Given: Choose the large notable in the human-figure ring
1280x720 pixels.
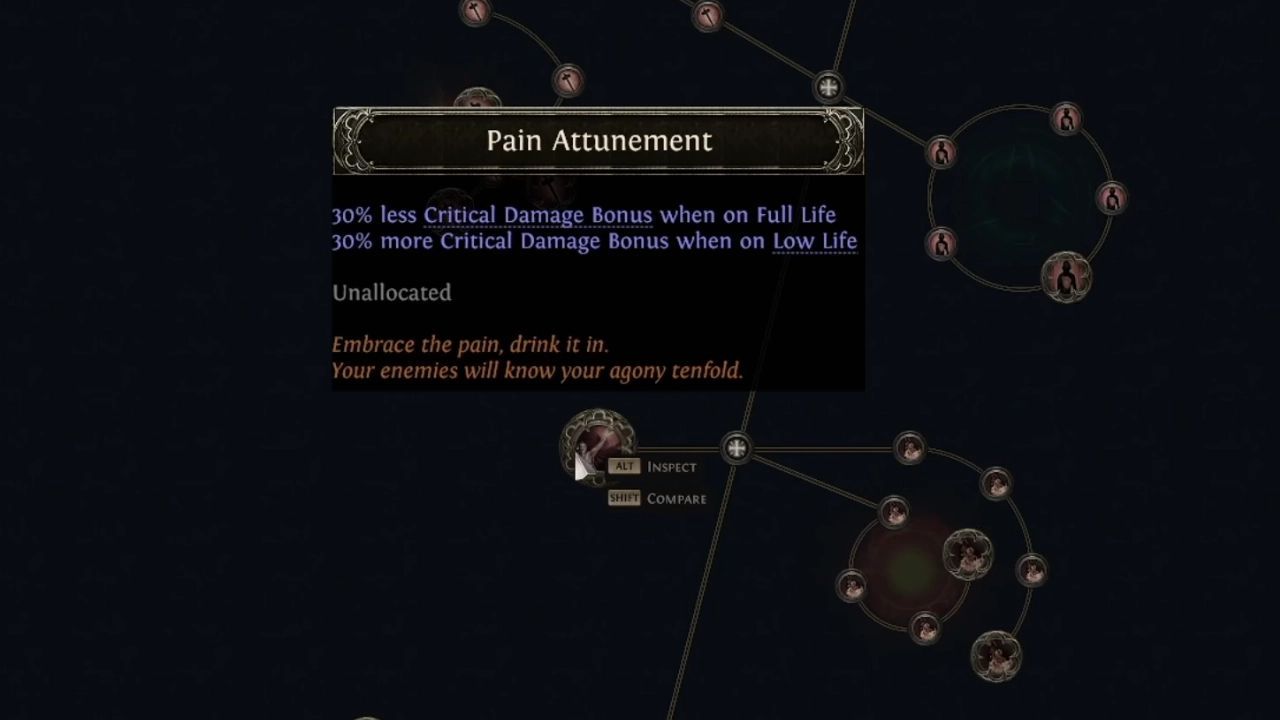Looking at the screenshot, I should [1066, 277].
